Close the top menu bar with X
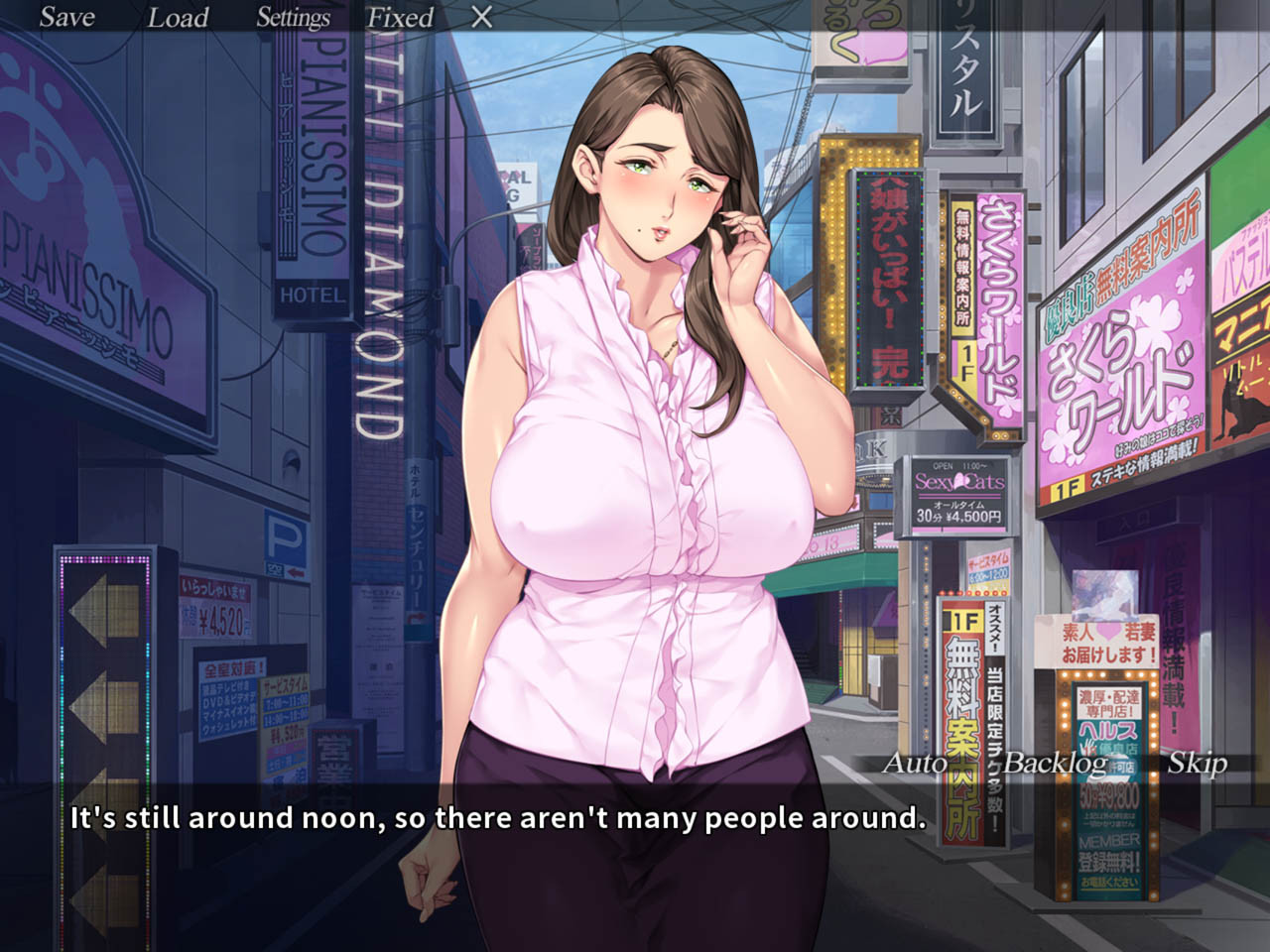The width and height of the screenshot is (1270, 952). coord(481,17)
